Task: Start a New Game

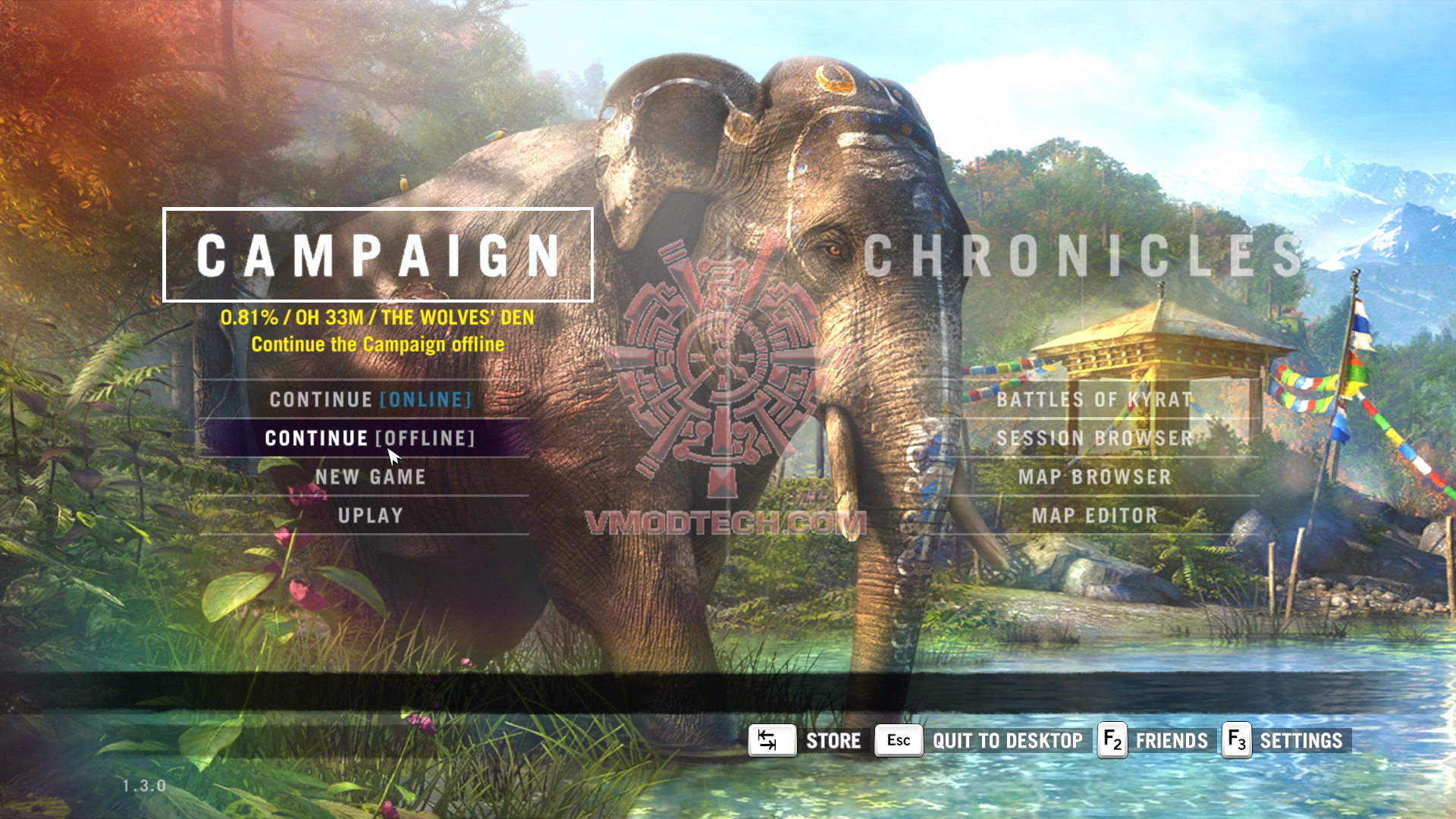Action: pos(370,477)
